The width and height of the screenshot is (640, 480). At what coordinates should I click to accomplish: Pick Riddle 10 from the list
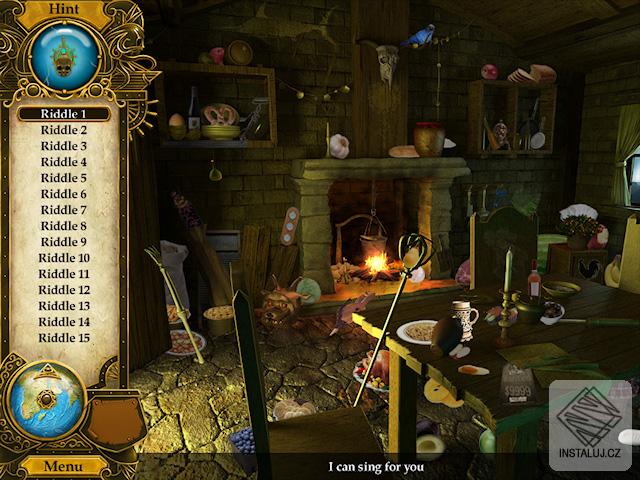(x=63, y=258)
